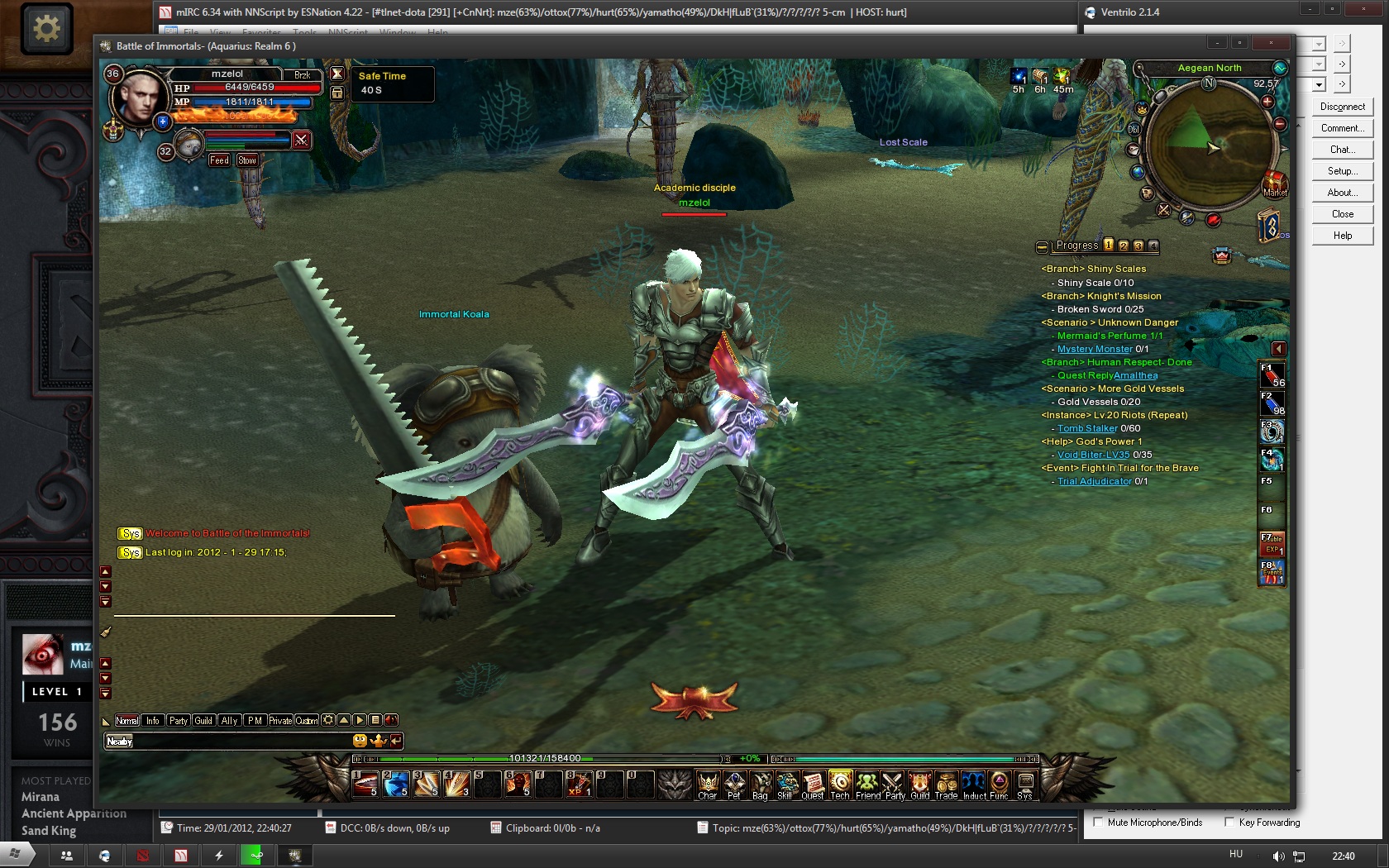Open the Guild panel
The image size is (1389, 868).
(919, 784)
